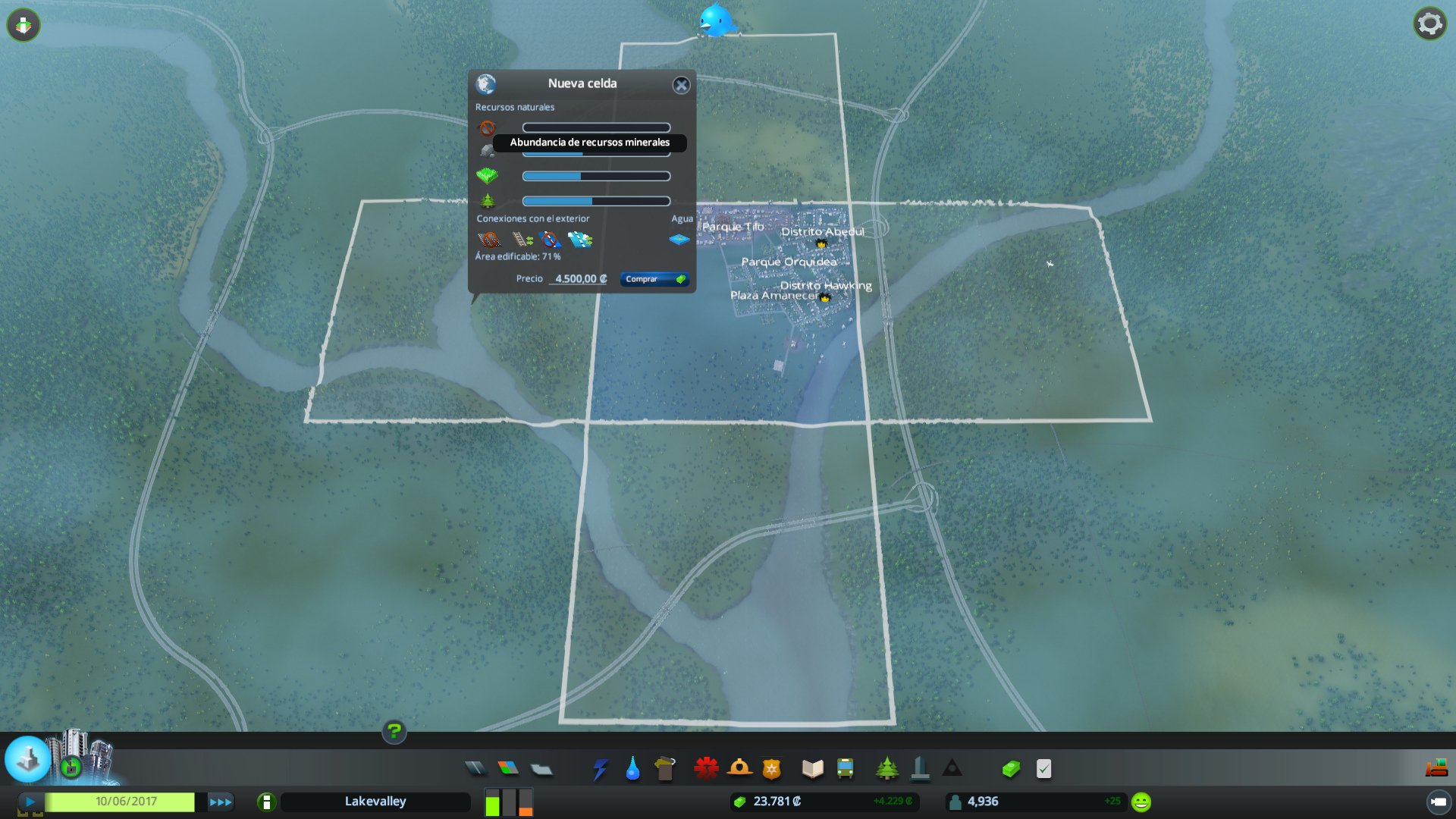This screenshot has height=819, width=1456.
Task: Click the forest resource abundance bar
Action: (595, 201)
